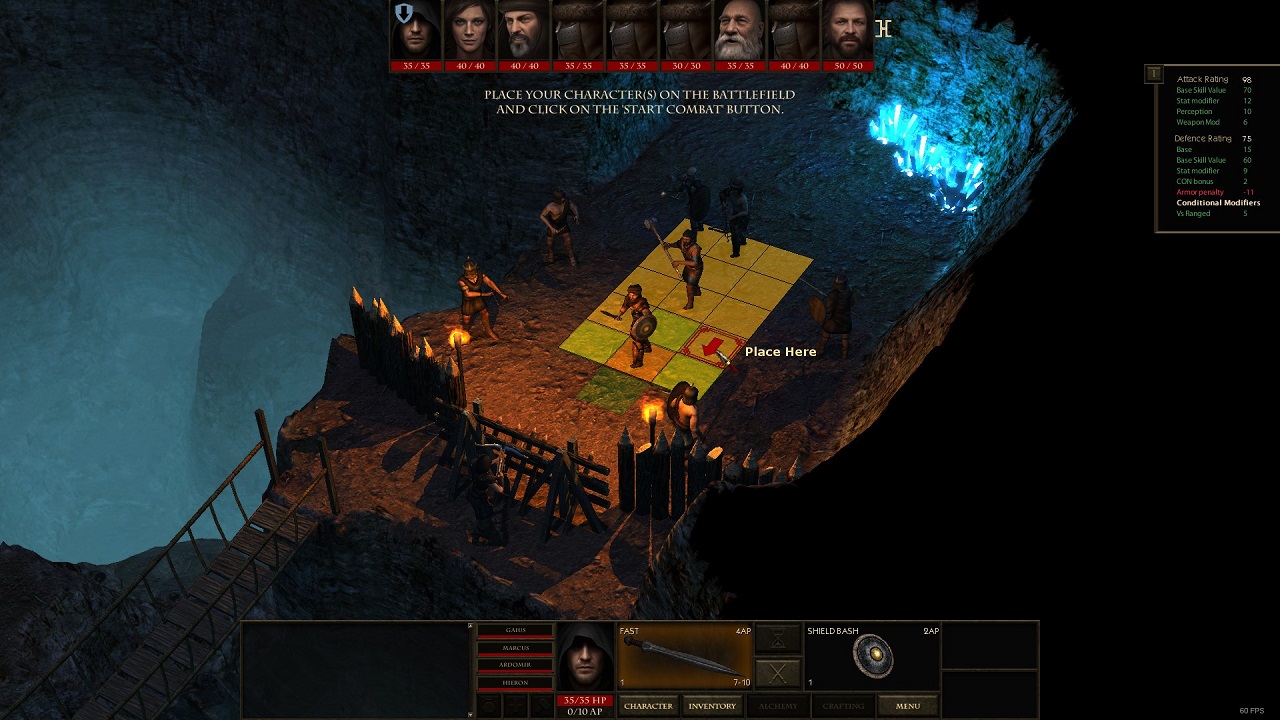This screenshot has width=1280, height=720.
Task: Activate the Shield Bash ability
Action: [872, 656]
